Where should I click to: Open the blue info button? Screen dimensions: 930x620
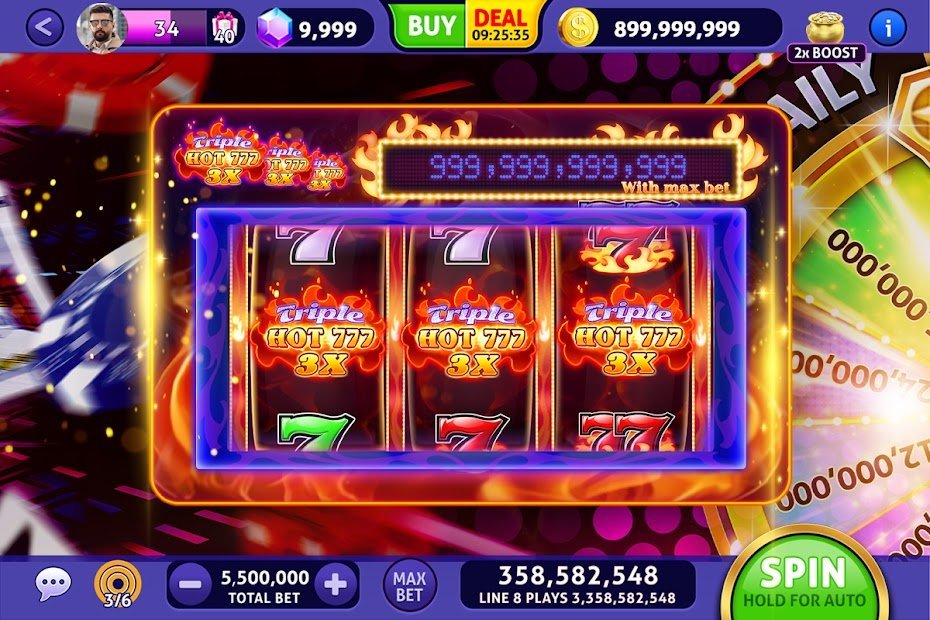pos(887,27)
